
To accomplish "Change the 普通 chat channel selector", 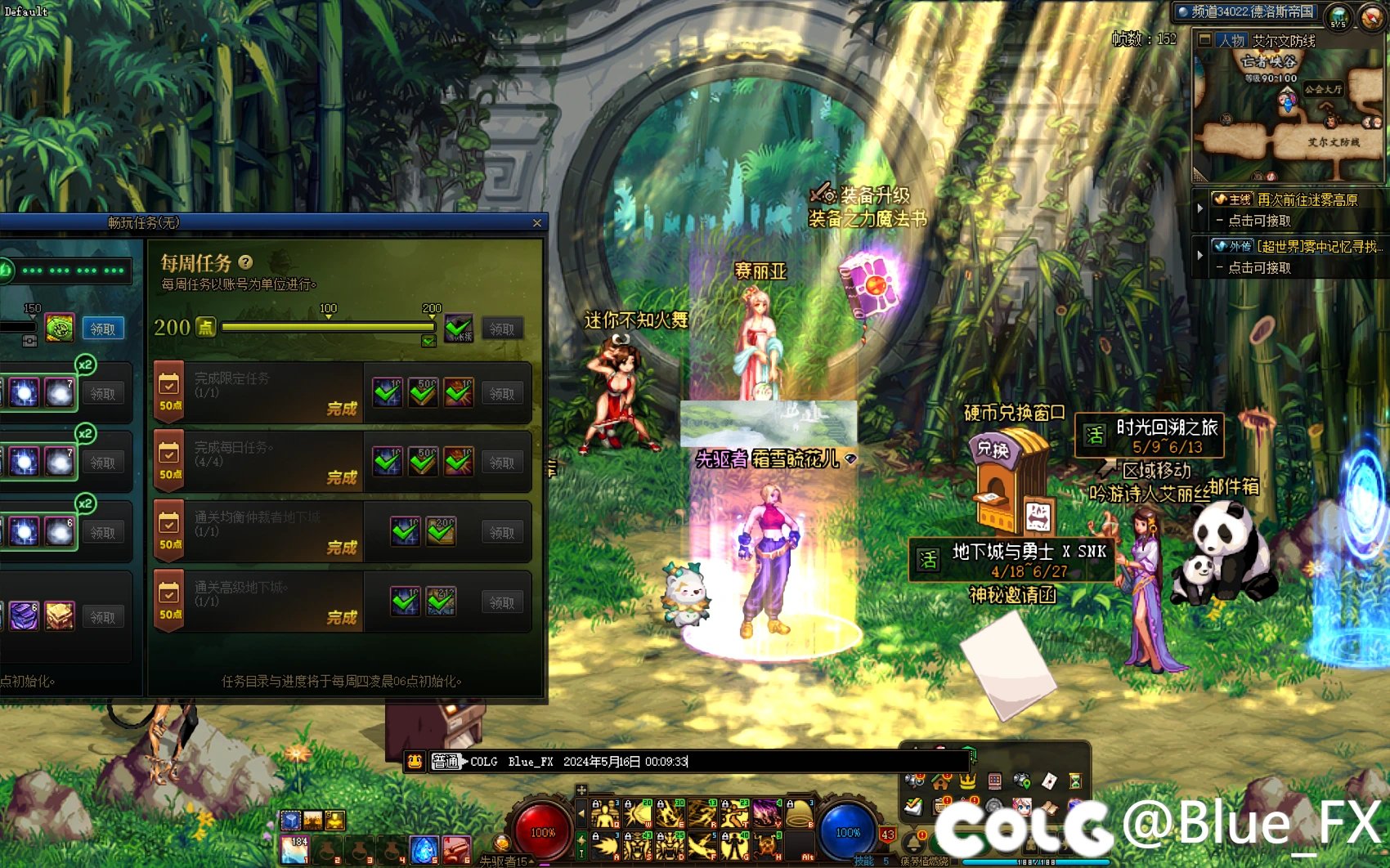I will (x=446, y=762).
